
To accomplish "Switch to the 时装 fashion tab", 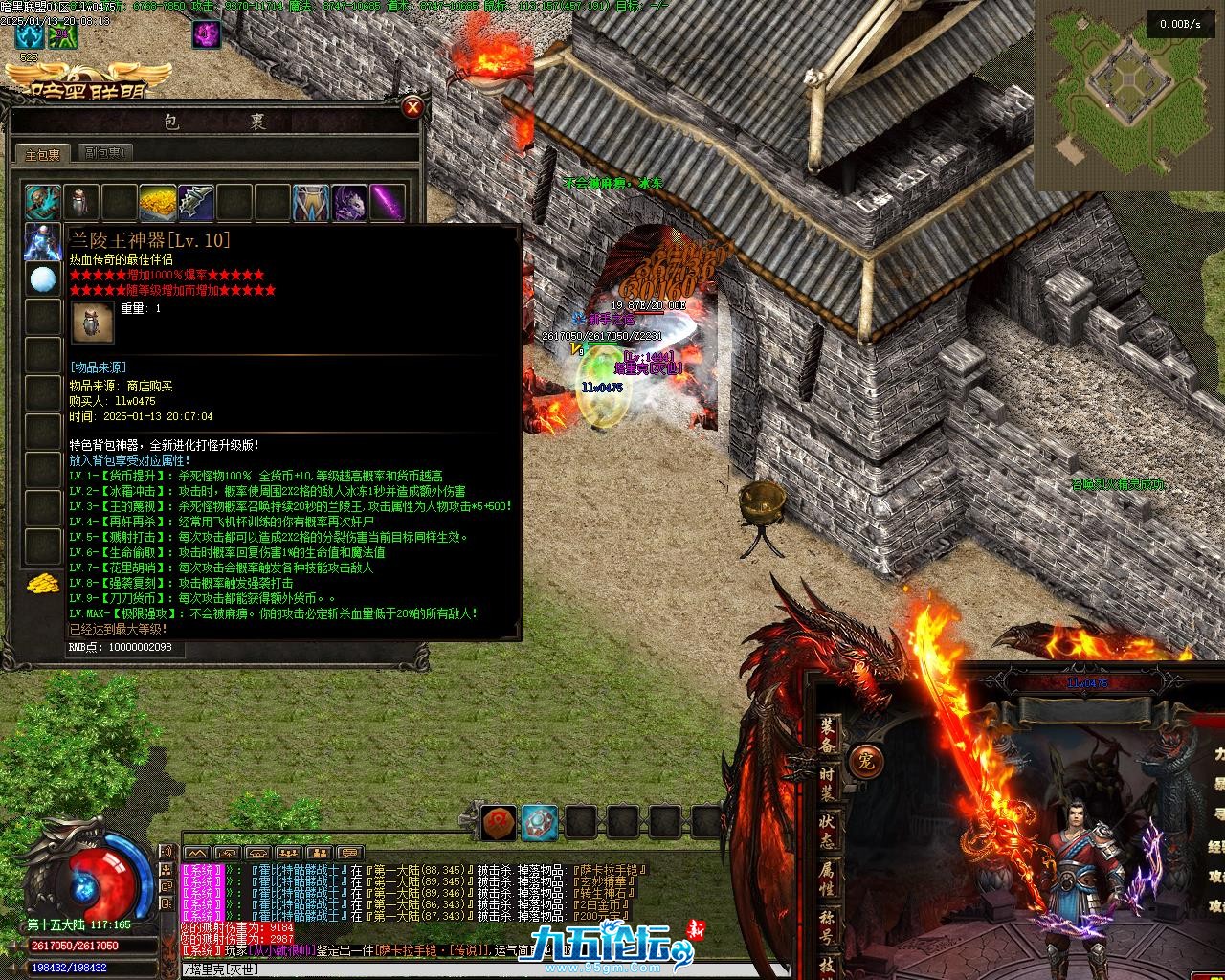I will pyautogui.click(x=828, y=783).
